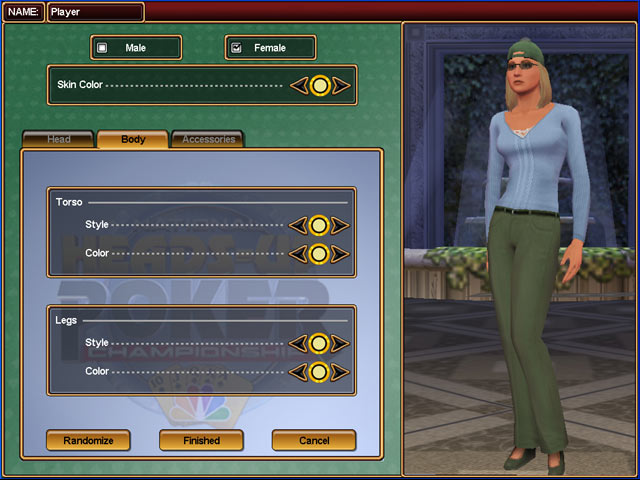Select previous Legs Color

(x=298, y=372)
